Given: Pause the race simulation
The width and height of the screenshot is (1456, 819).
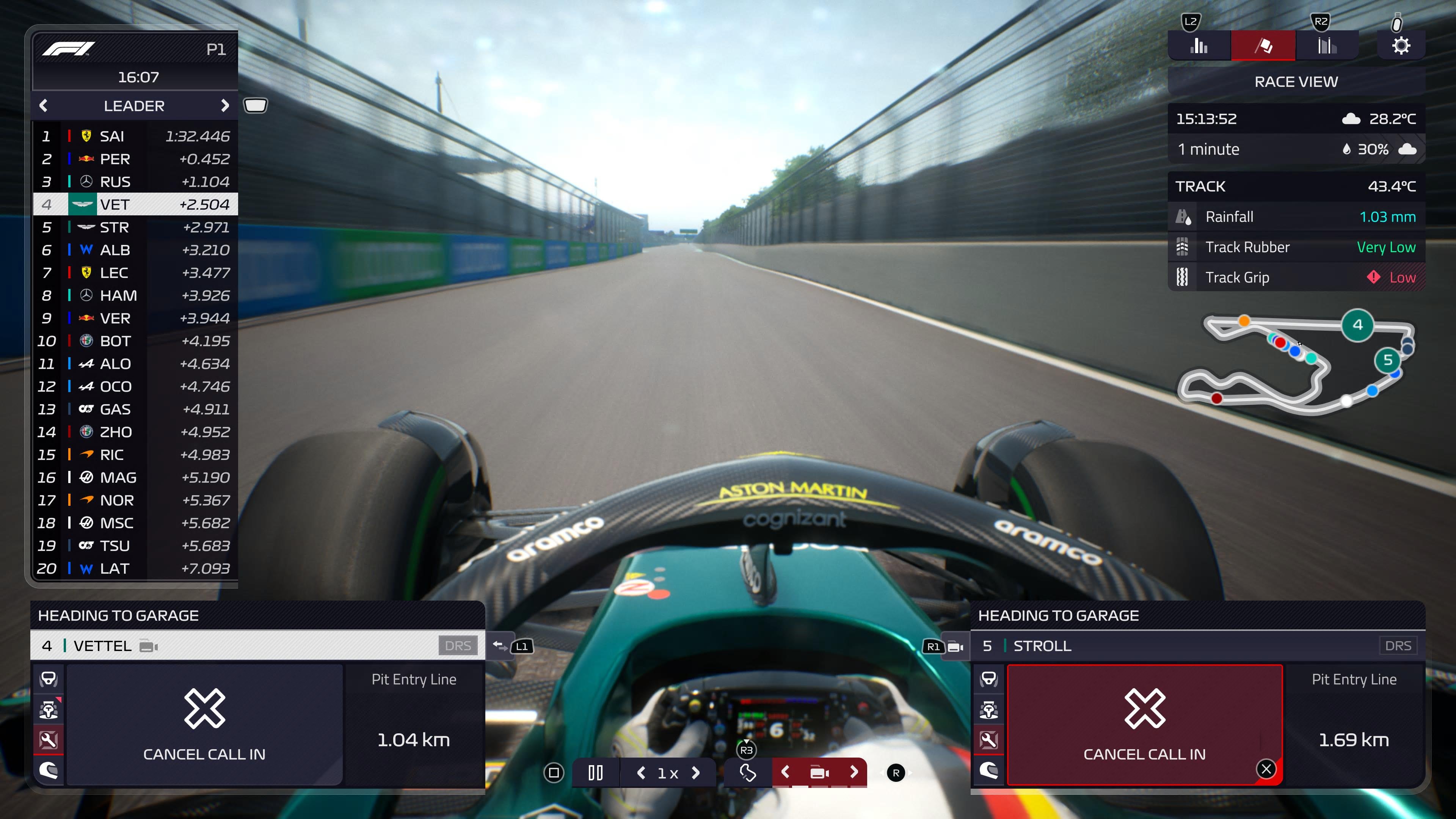Looking at the screenshot, I should coord(595,773).
